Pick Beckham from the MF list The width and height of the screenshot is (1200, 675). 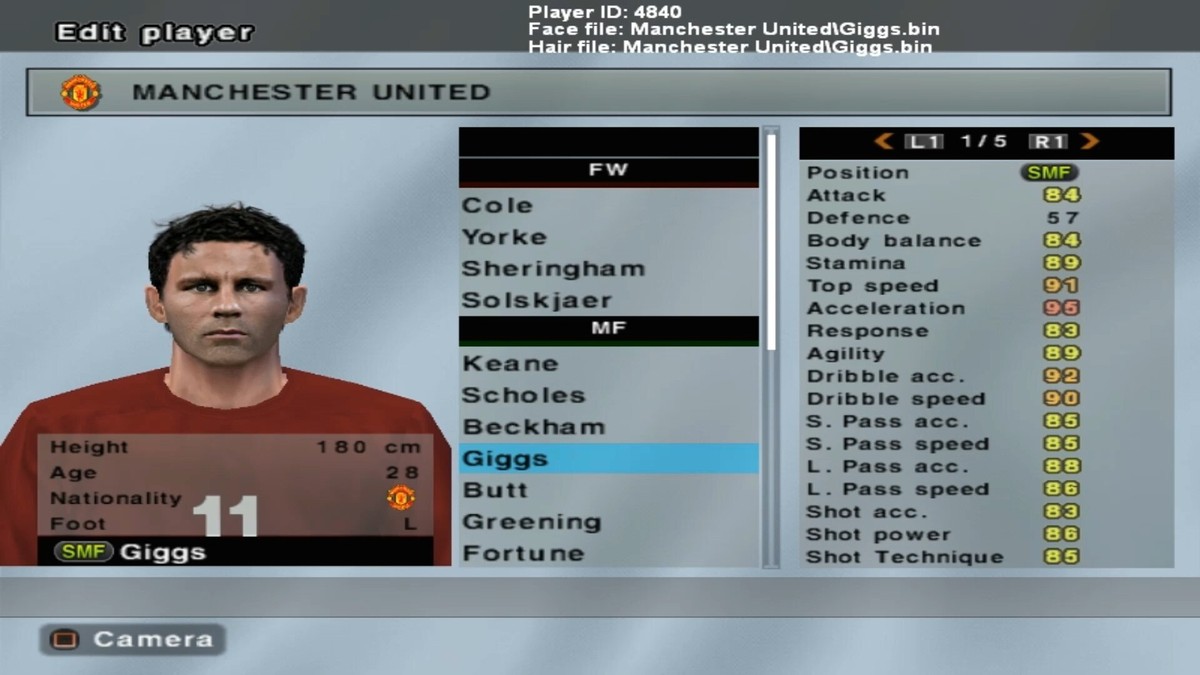pos(533,427)
